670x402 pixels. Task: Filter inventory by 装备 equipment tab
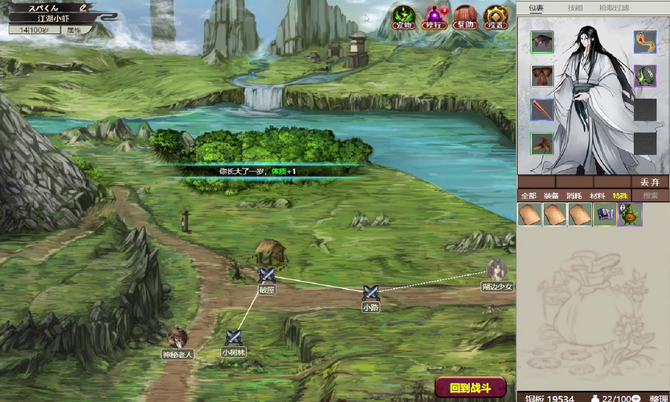click(553, 195)
